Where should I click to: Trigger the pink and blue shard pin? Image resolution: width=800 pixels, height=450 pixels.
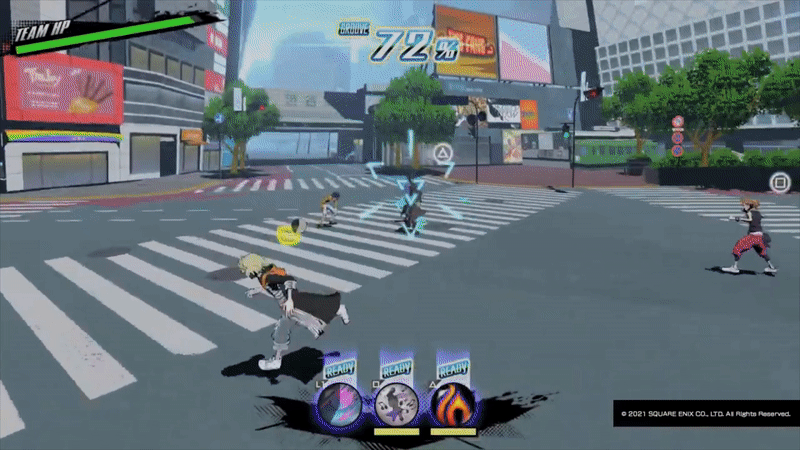tap(340, 405)
